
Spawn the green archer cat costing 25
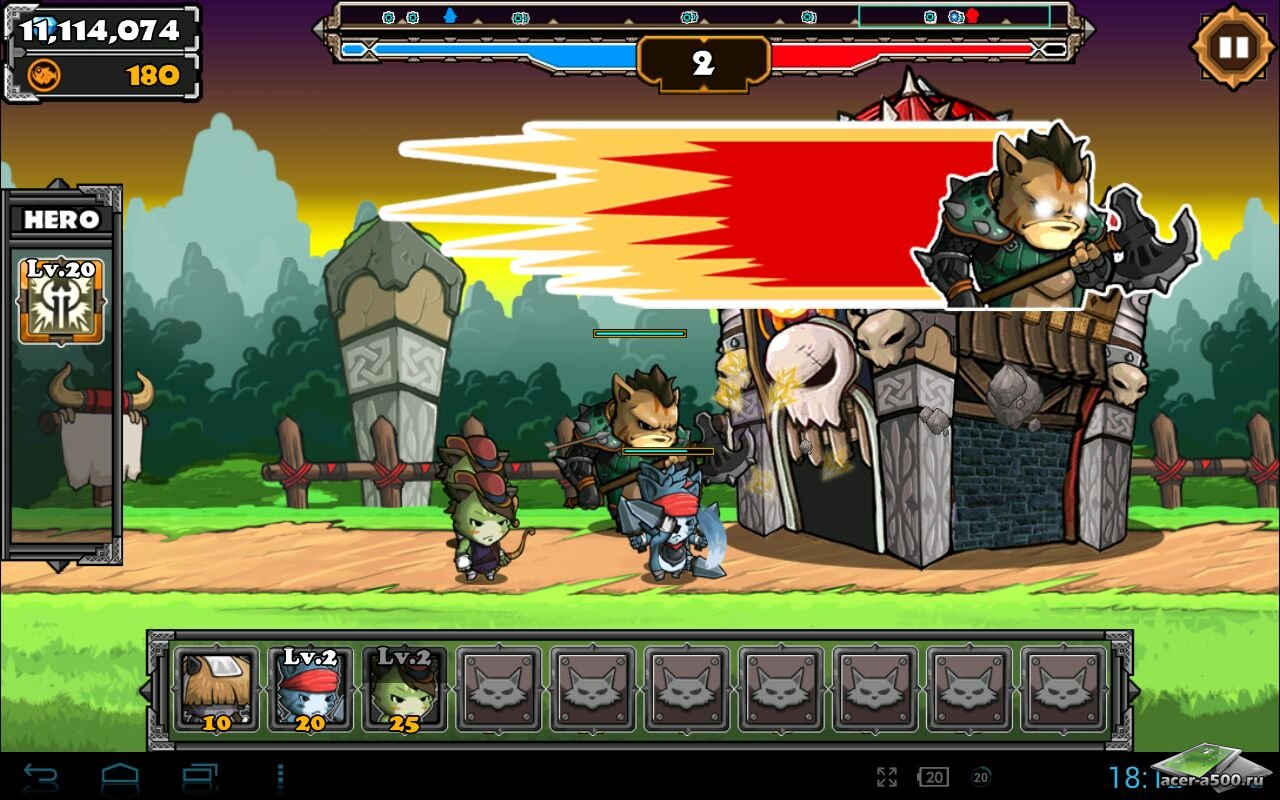[404, 689]
